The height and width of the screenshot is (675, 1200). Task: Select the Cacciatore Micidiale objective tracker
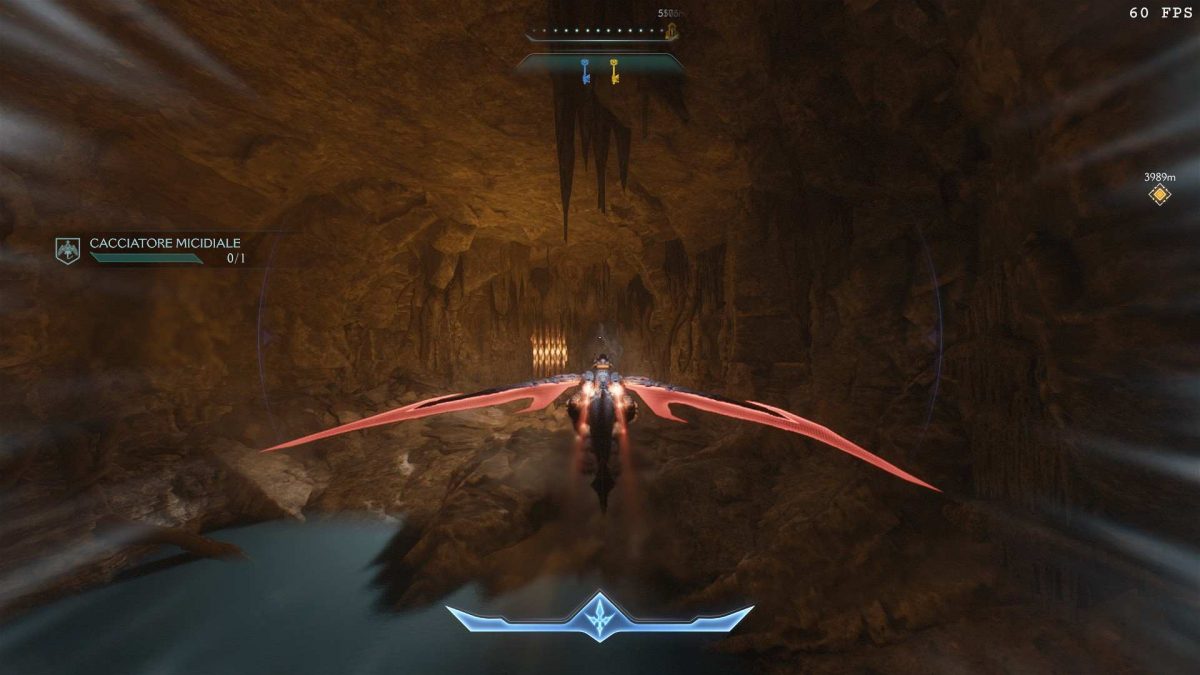point(165,243)
